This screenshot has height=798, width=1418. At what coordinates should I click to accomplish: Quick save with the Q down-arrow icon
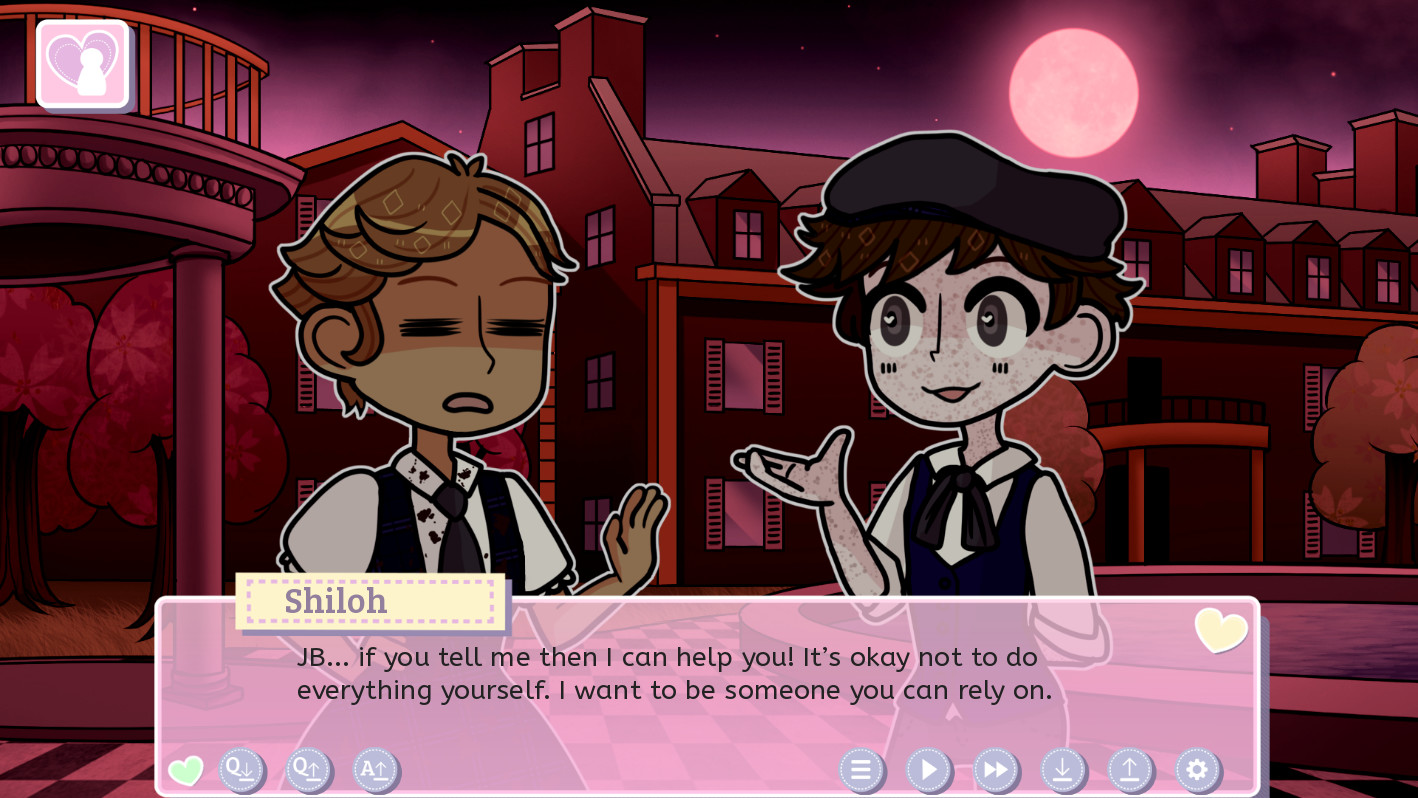tap(241, 770)
